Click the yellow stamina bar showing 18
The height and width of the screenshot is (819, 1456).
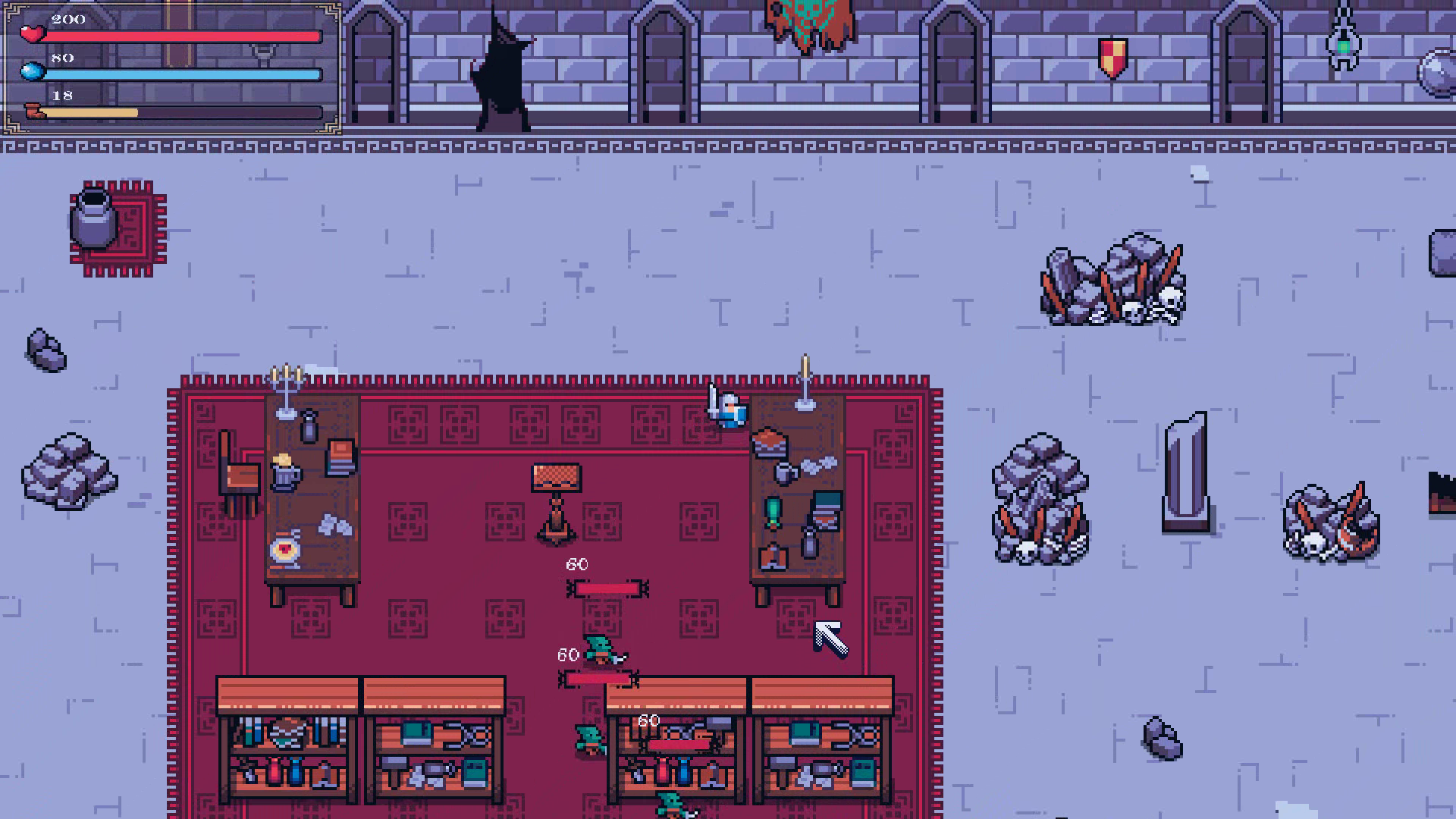[x=99, y=111]
